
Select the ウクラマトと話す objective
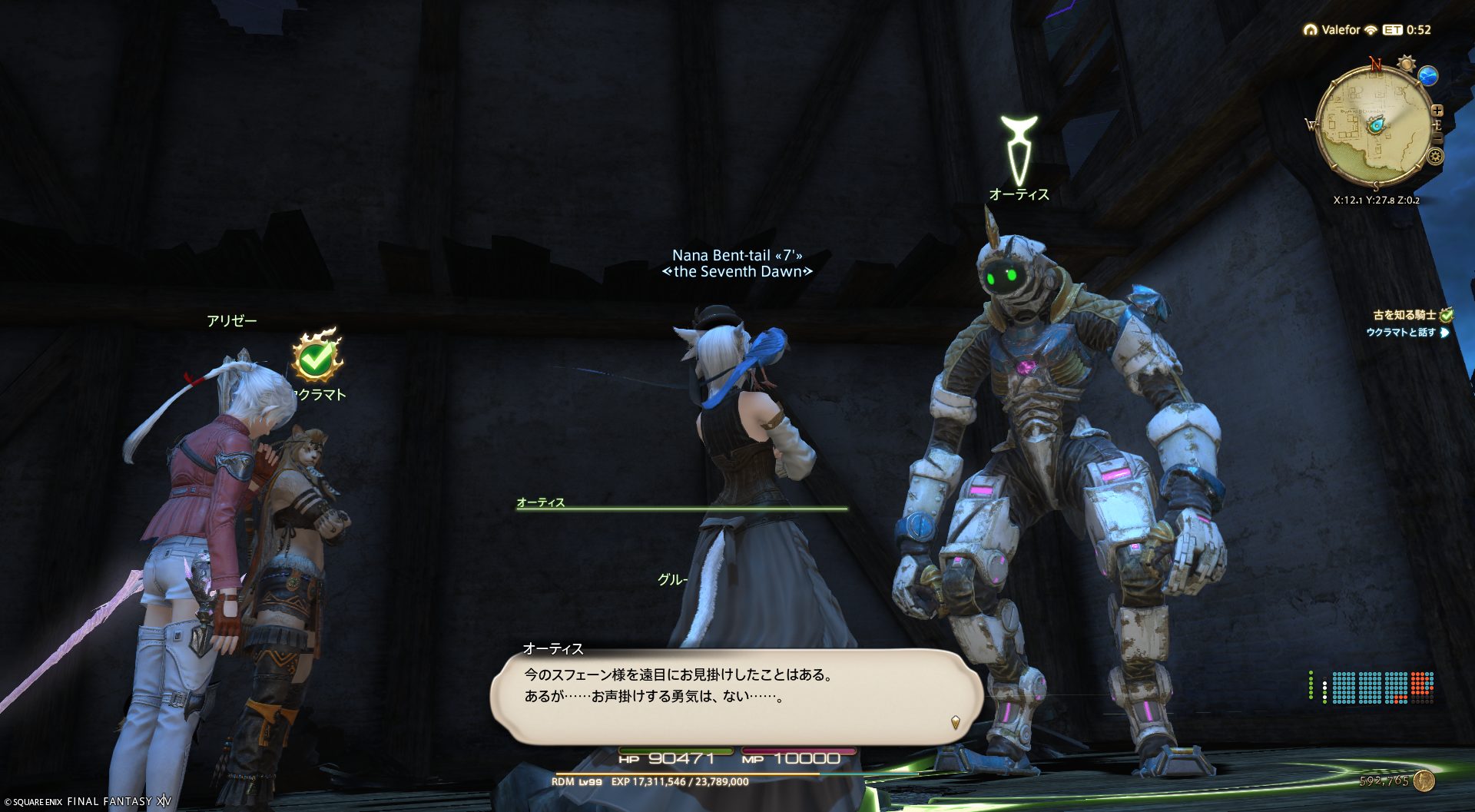pyautogui.click(x=1400, y=333)
